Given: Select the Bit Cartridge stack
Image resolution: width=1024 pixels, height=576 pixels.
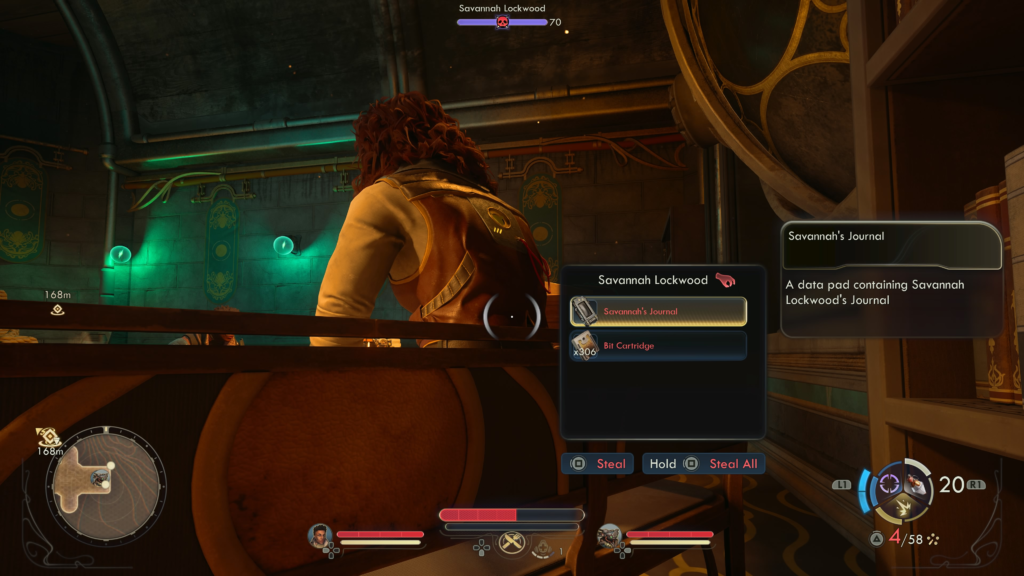Looking at the screenshot, I should 658,346.
